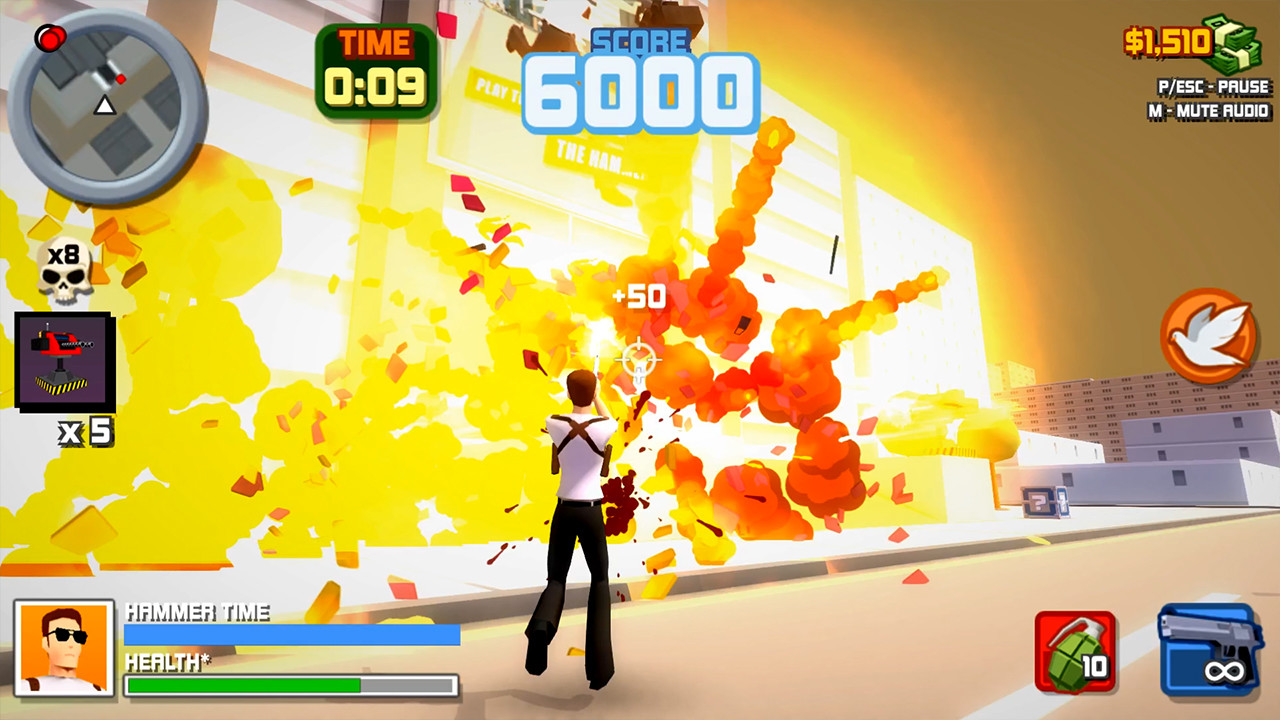This screenshot has width=1280, height=720.
Task: Toggle the player position arrow on minimap
Action: (104, 103)
